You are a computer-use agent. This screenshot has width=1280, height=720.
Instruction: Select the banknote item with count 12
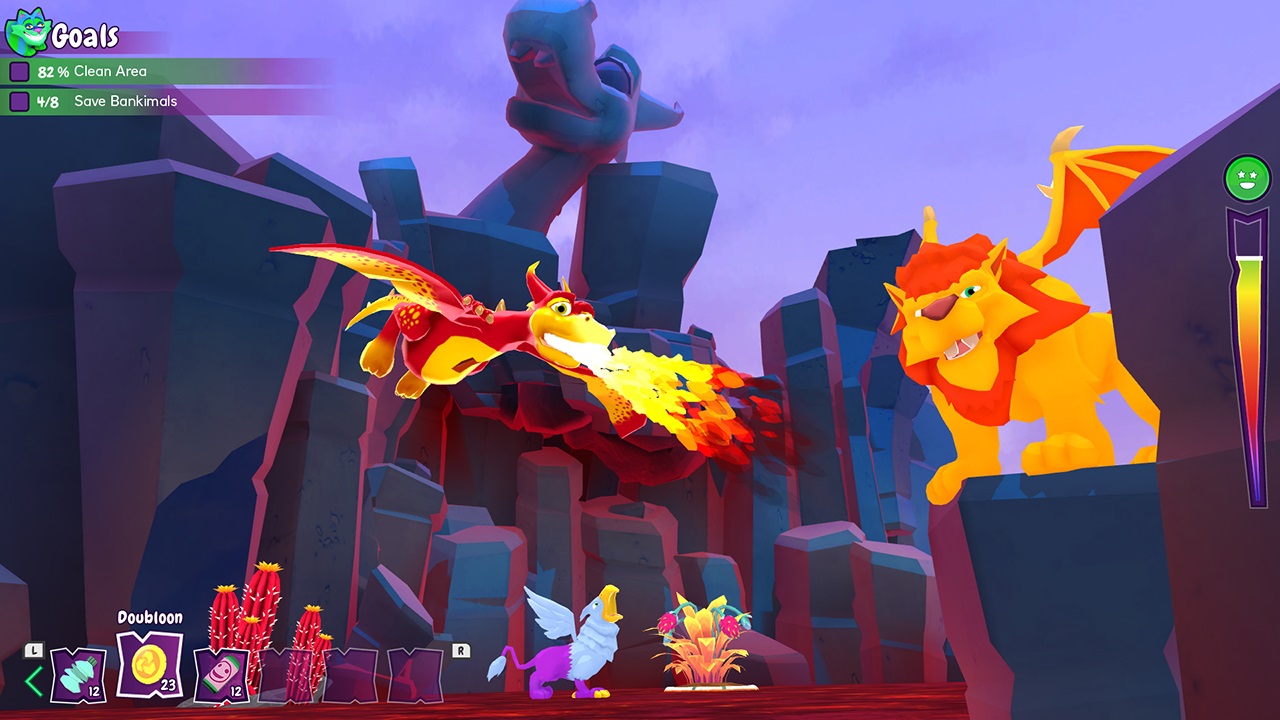pyautogui.click(x=222, y=678)
